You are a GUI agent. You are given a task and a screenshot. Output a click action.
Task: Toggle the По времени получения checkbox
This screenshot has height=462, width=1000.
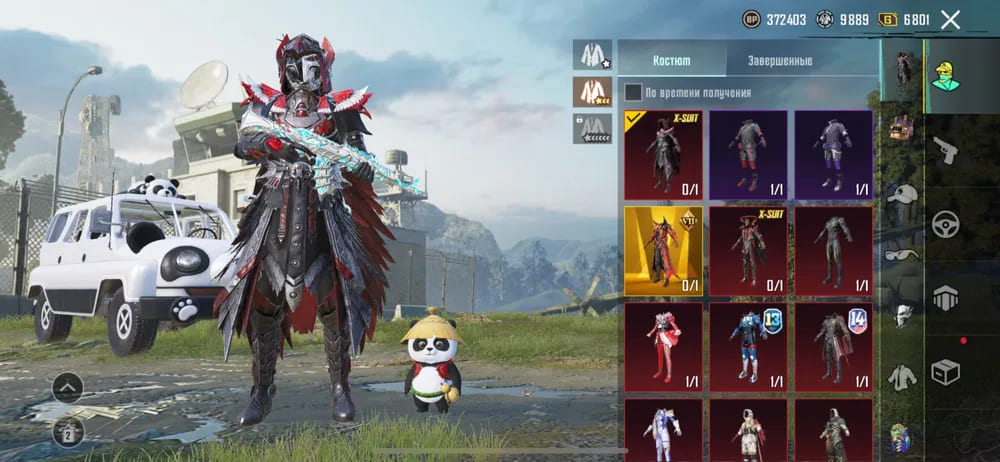click(633, 93)
